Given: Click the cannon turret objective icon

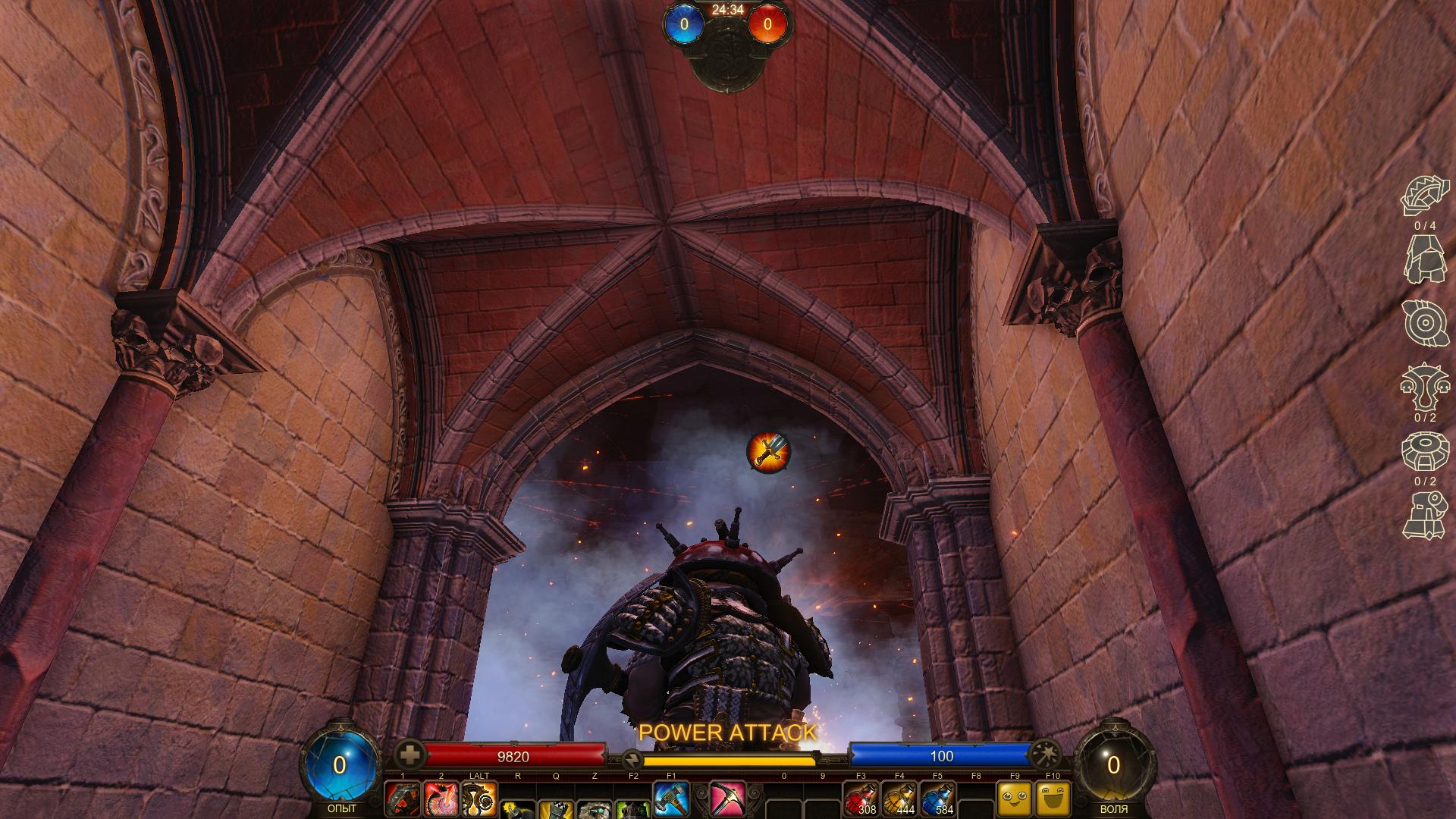Looking at the screenshot, I should click(x=1424, y=516).
